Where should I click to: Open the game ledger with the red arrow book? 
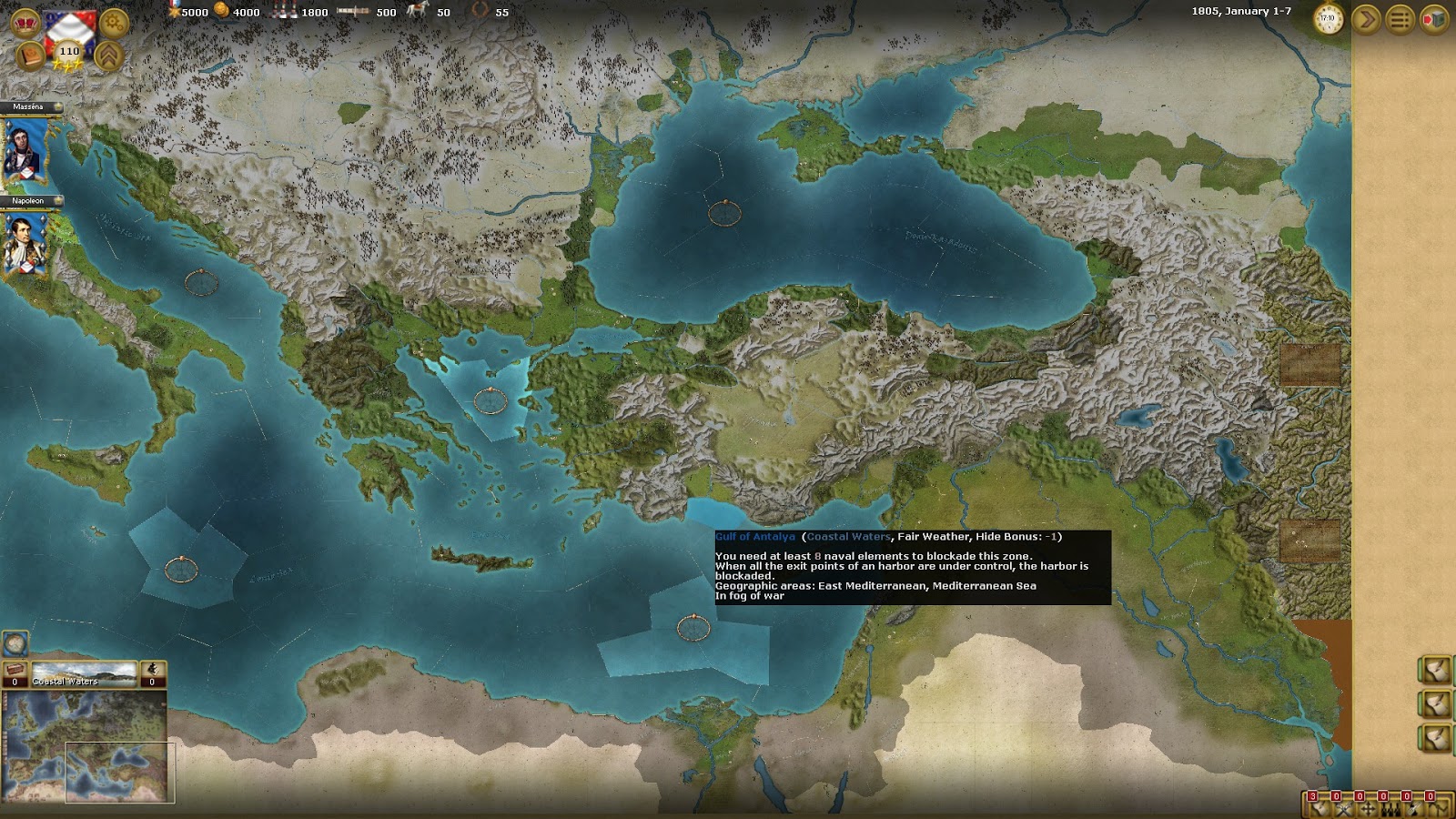click(x=1436, y=18)
